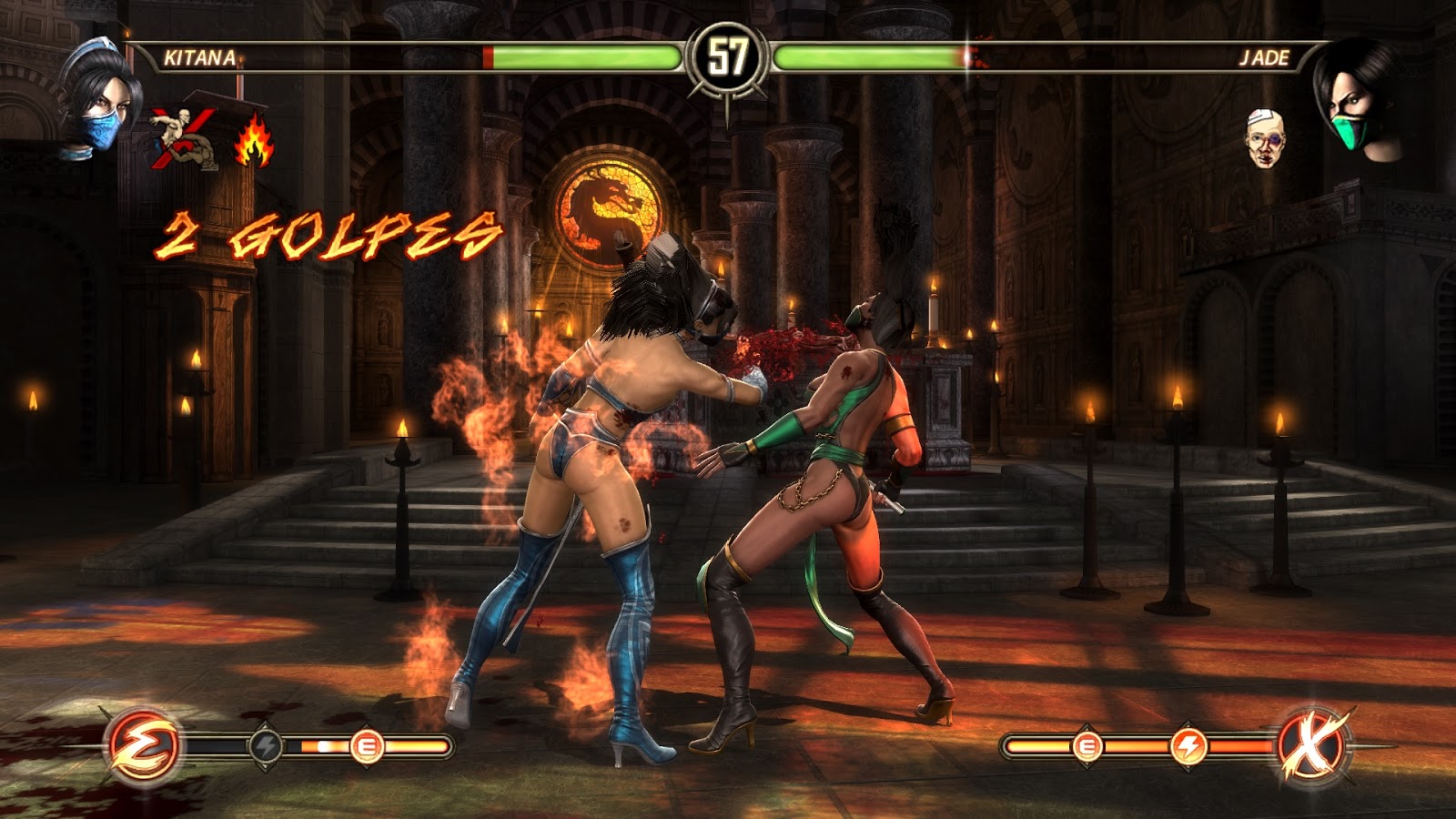This screenshot has height=819, width=1456.
Task: Click the 2 GOLPES combo counter text
Action: click(332, 235)
